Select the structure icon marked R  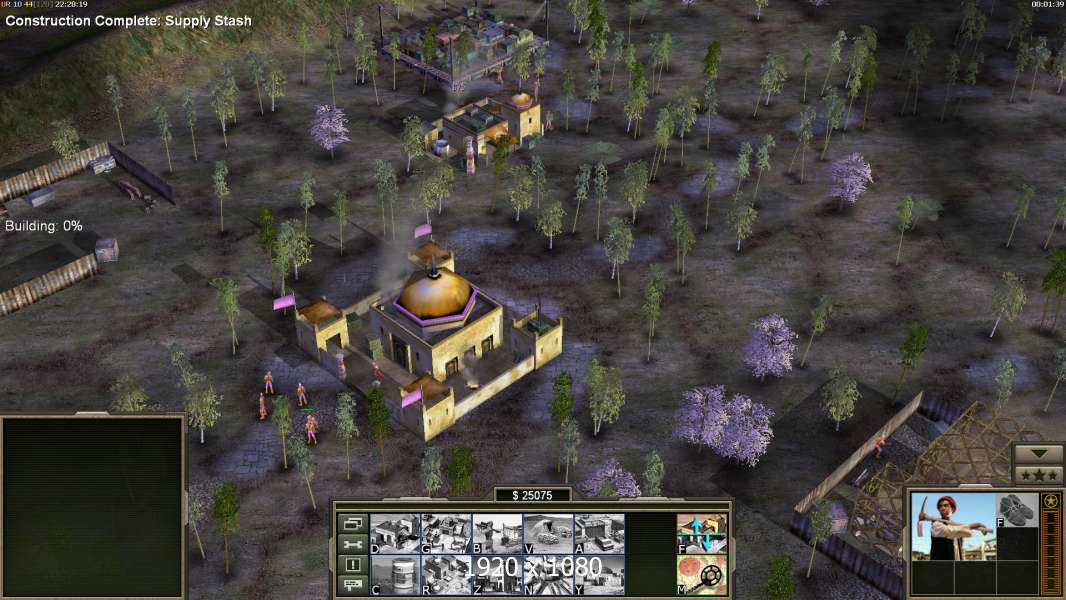pyautogui.click(x=446, y=575)
